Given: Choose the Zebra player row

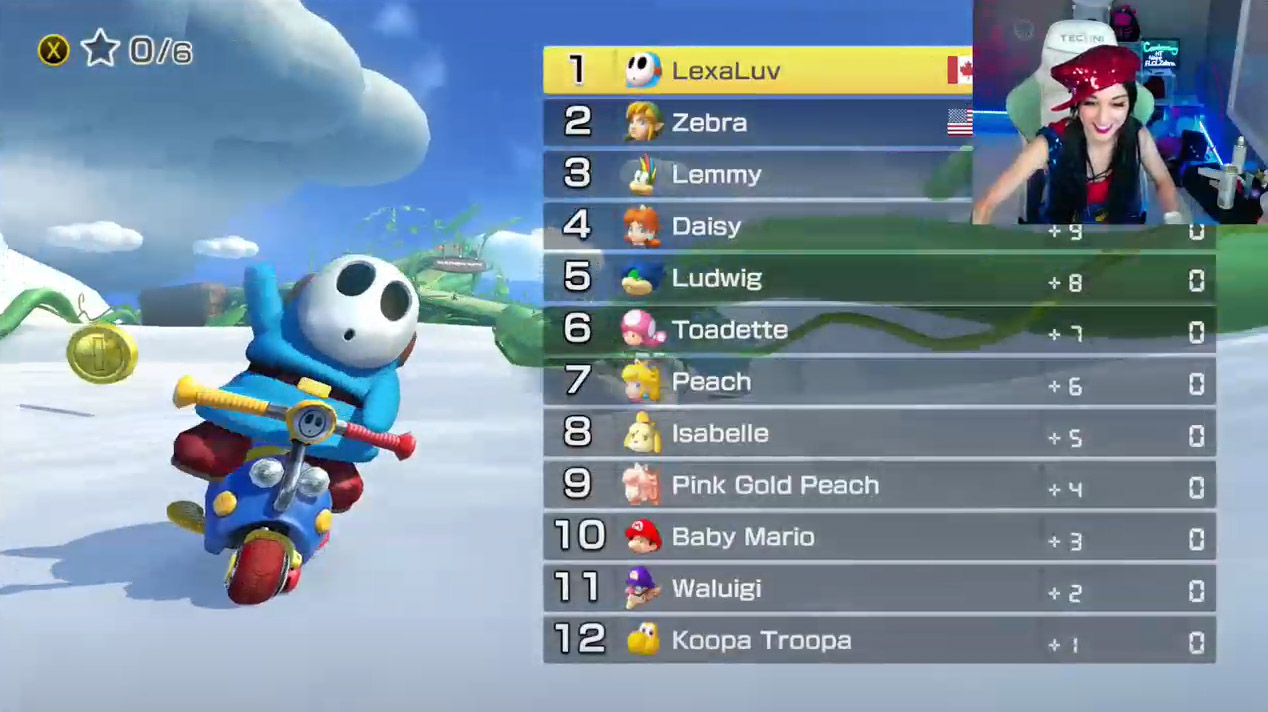Looking at the screenshot, I should tap(757, 122).
